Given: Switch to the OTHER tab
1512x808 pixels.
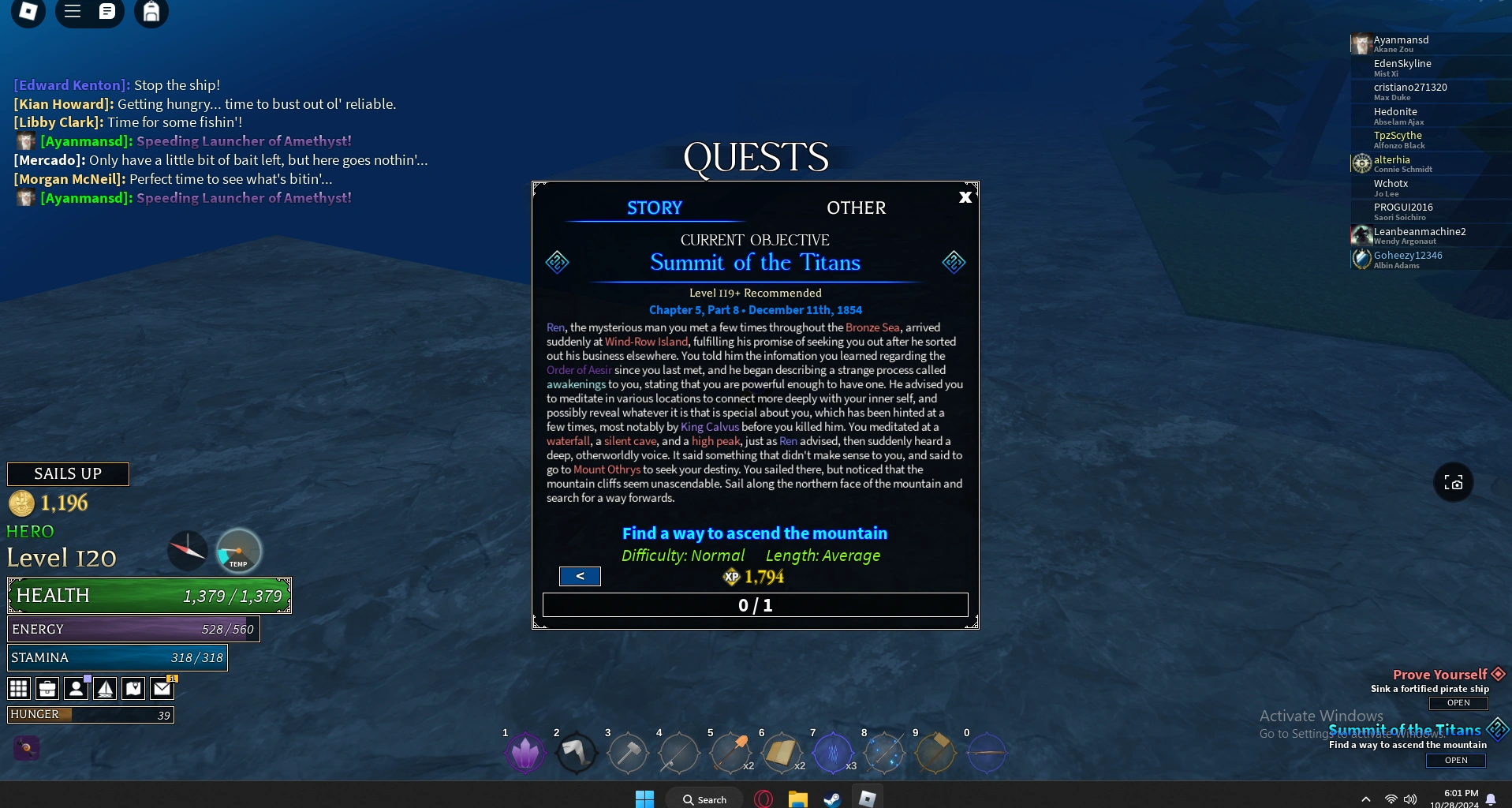Looking at the screenshot, I should pyautogui.click(x=856, y=208).
